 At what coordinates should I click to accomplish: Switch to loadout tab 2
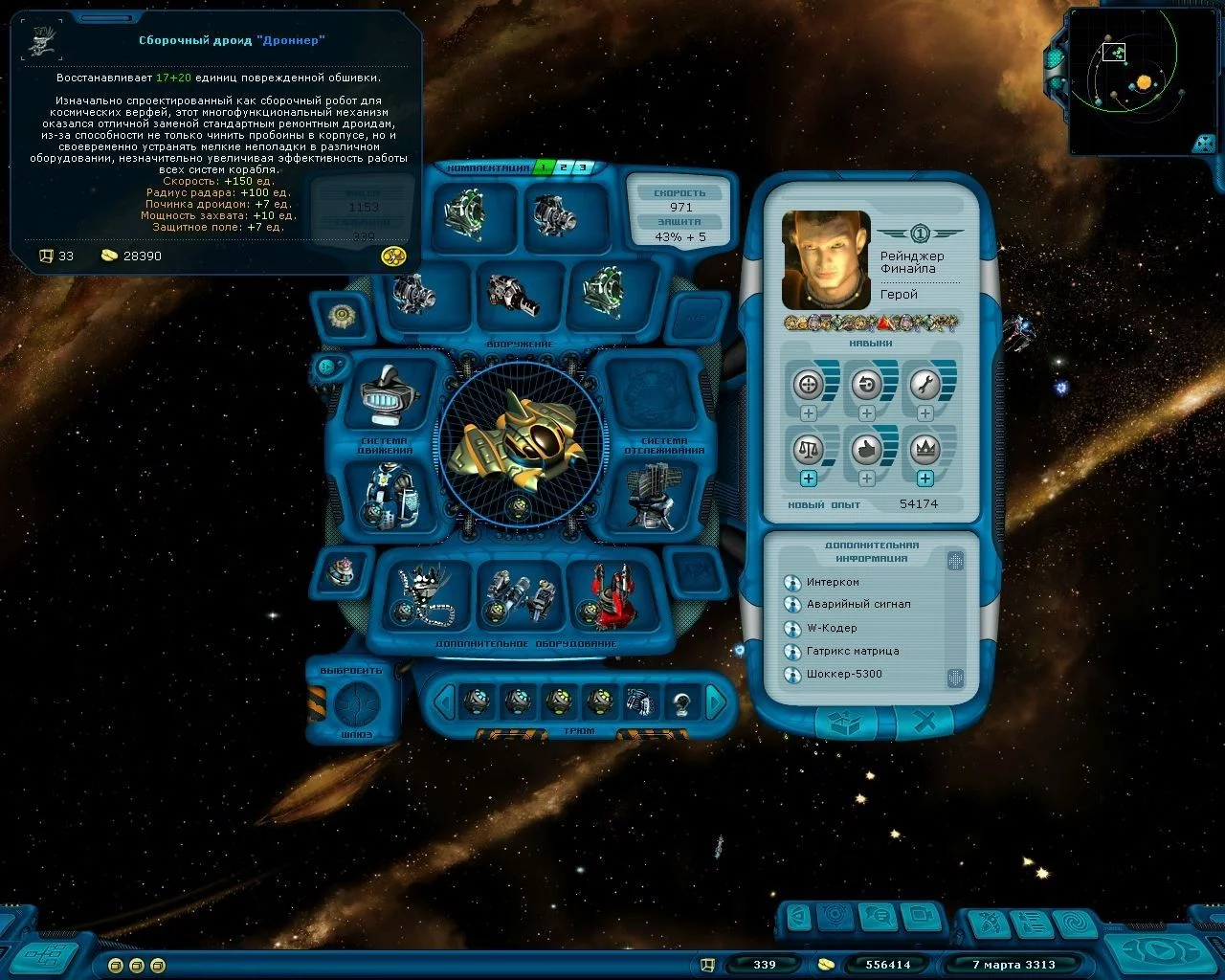point(563,167)
